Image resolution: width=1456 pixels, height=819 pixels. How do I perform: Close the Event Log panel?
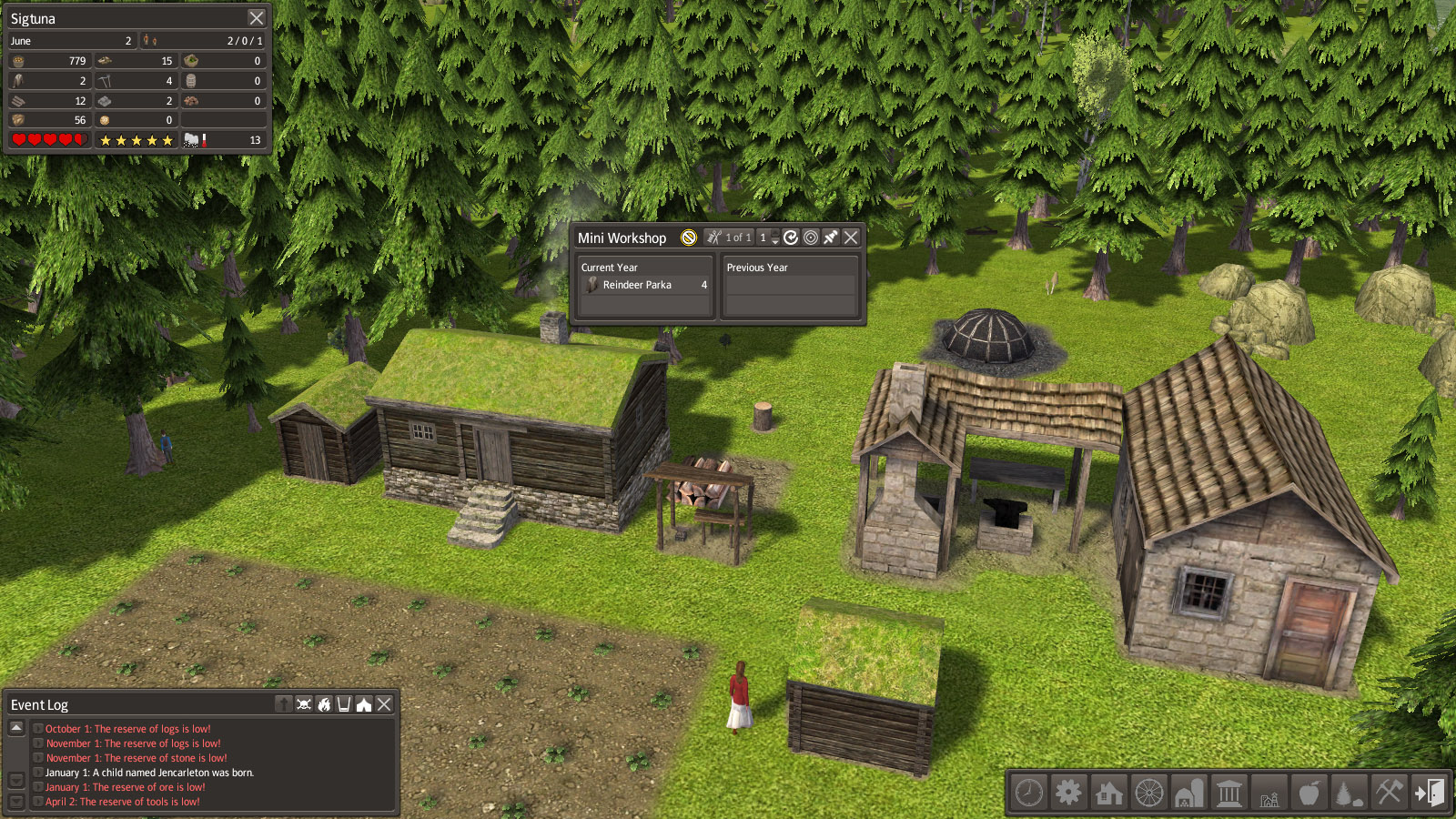[385, 704]
